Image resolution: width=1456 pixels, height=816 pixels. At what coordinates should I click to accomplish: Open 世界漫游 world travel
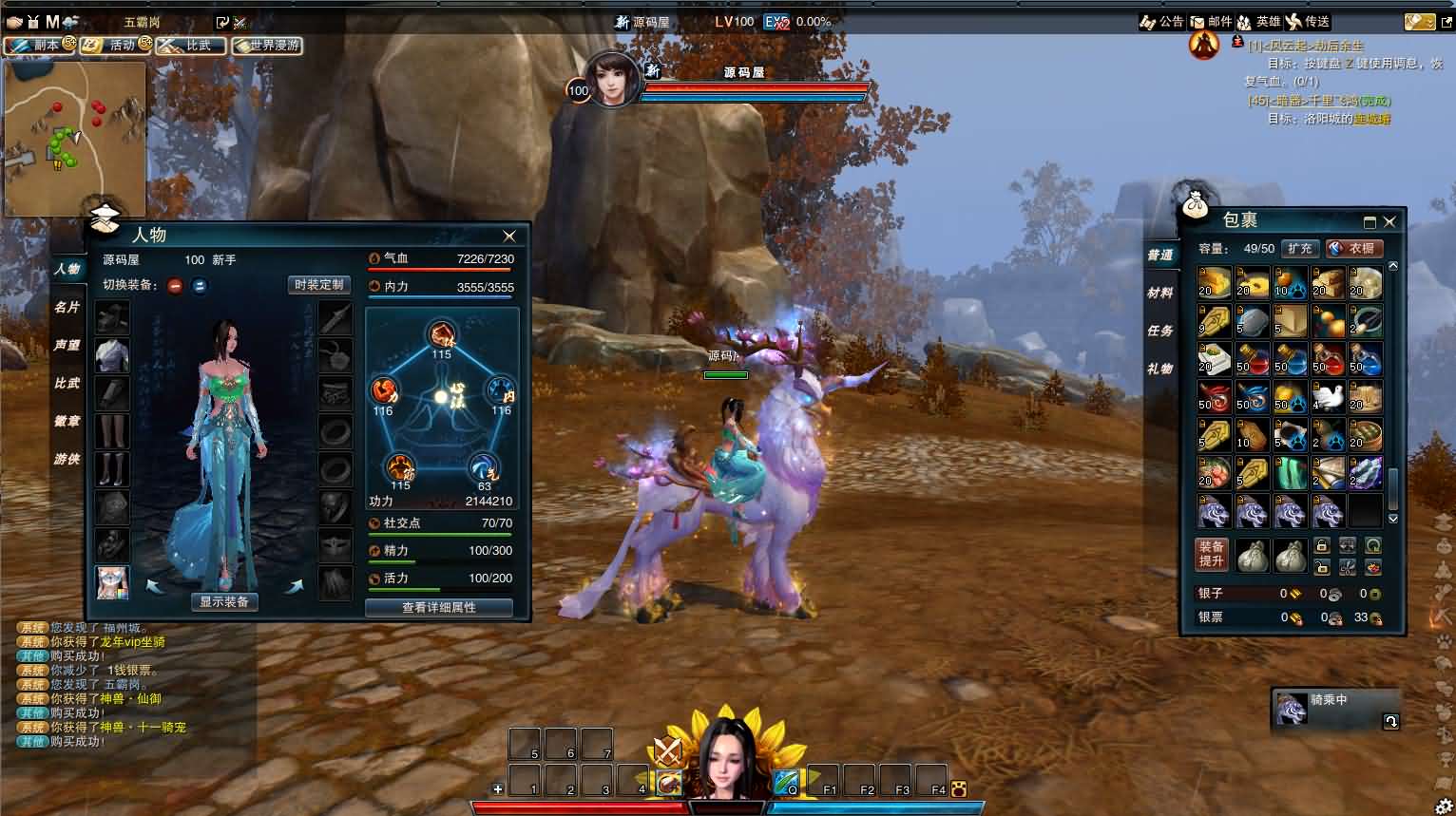[x=267, y=45]
